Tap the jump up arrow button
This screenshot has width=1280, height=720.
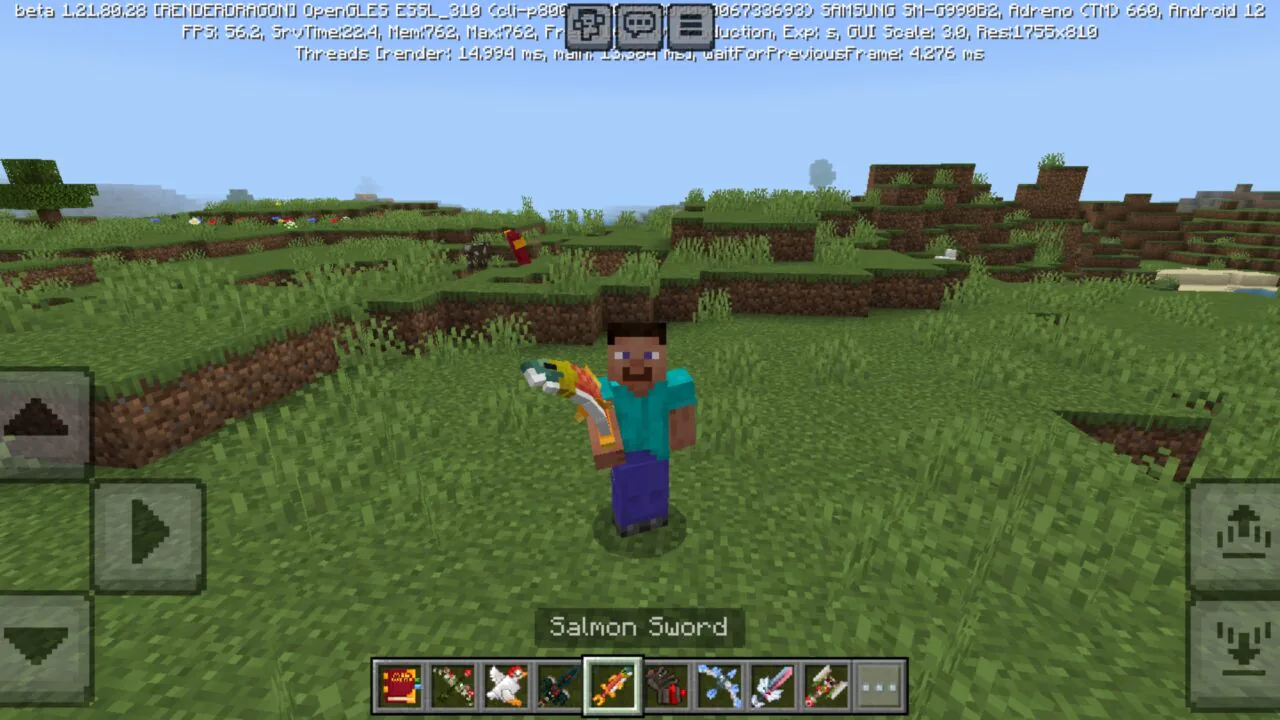point(1236,534)
